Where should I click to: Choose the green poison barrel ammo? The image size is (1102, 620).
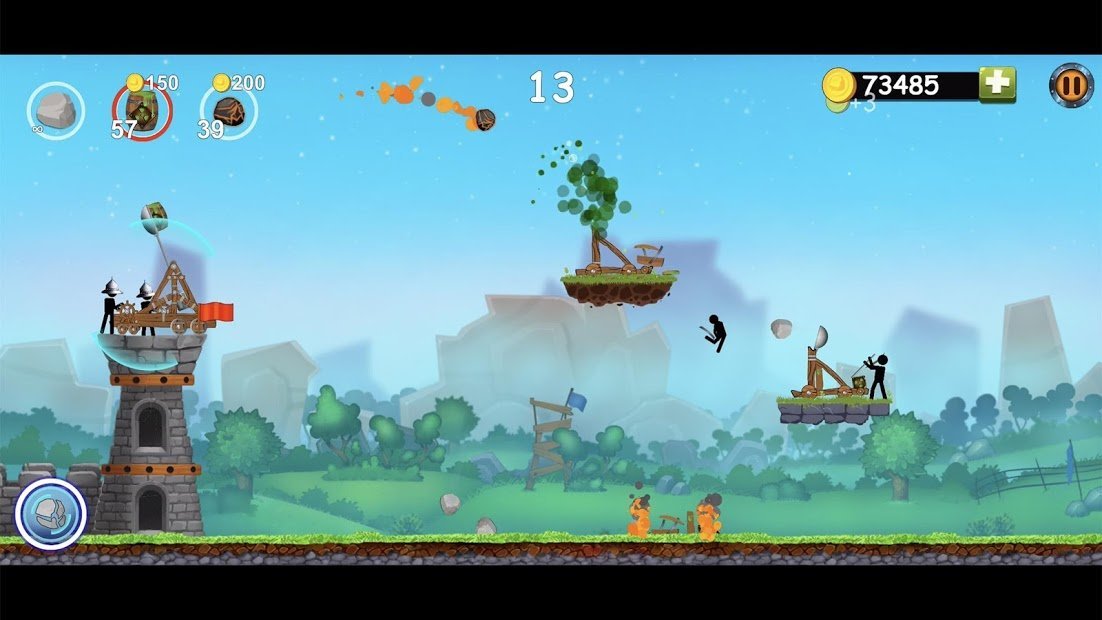(142, 111)
